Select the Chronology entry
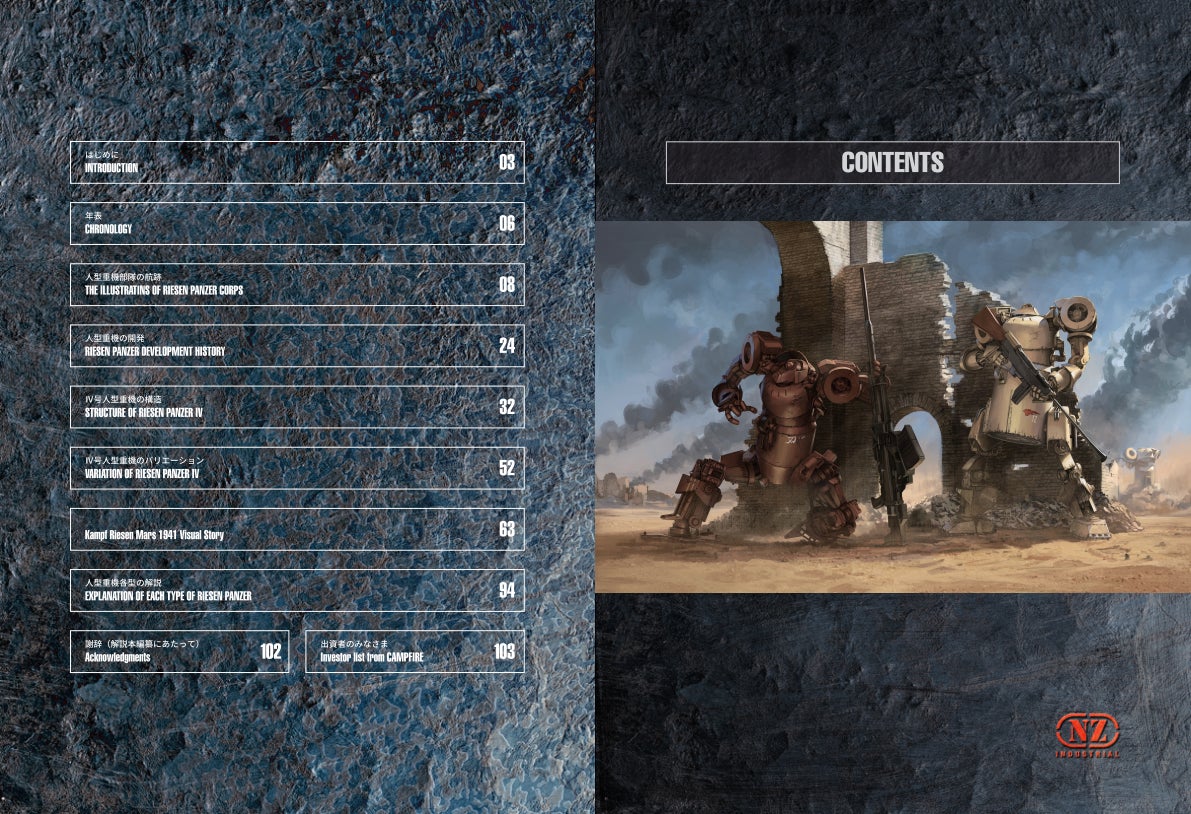This screenshot has width=1191, height=814. click(x=297, y=223)
